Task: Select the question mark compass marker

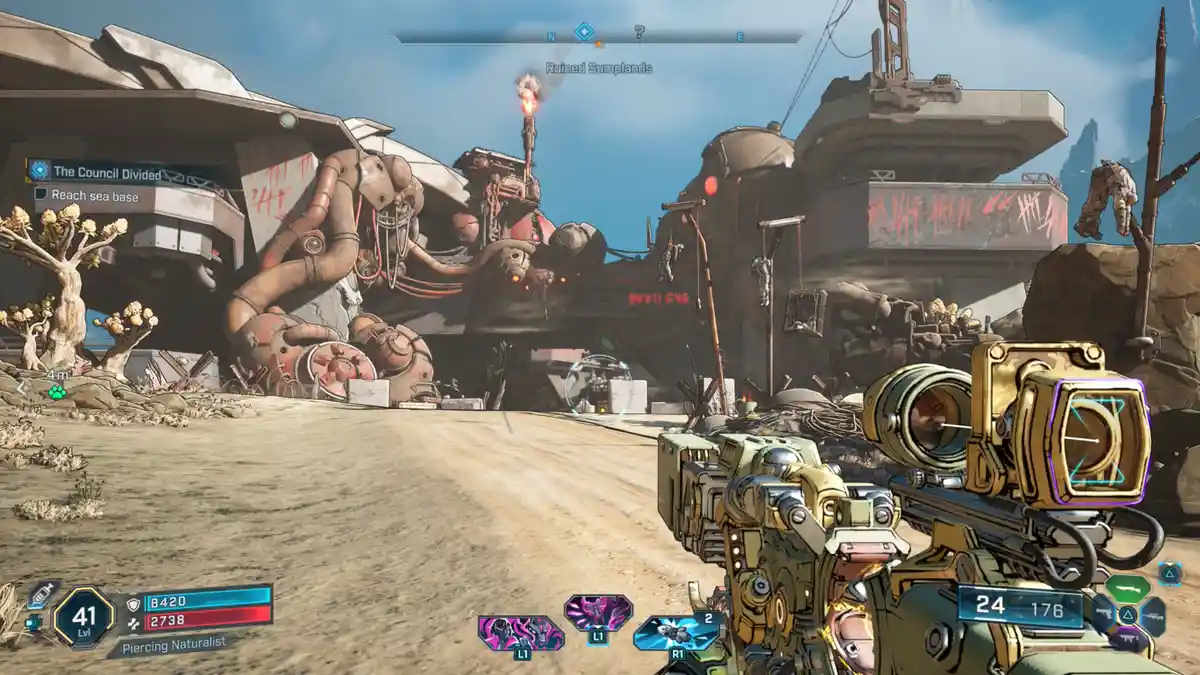Action: click(639, 33)
